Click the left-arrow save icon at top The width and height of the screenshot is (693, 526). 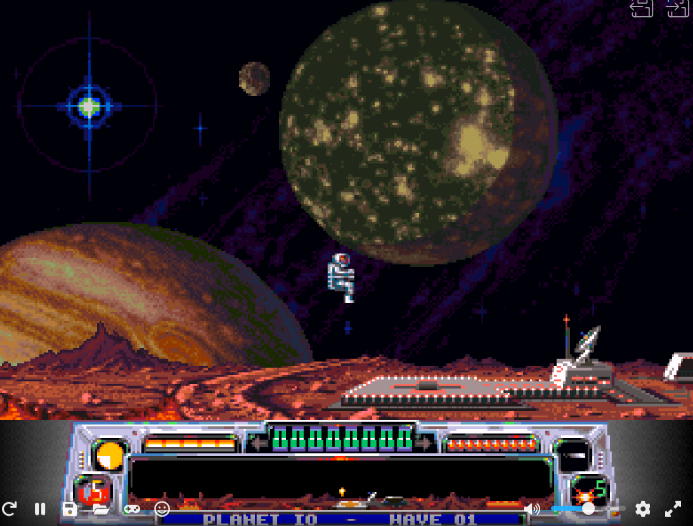pos(642,8)
